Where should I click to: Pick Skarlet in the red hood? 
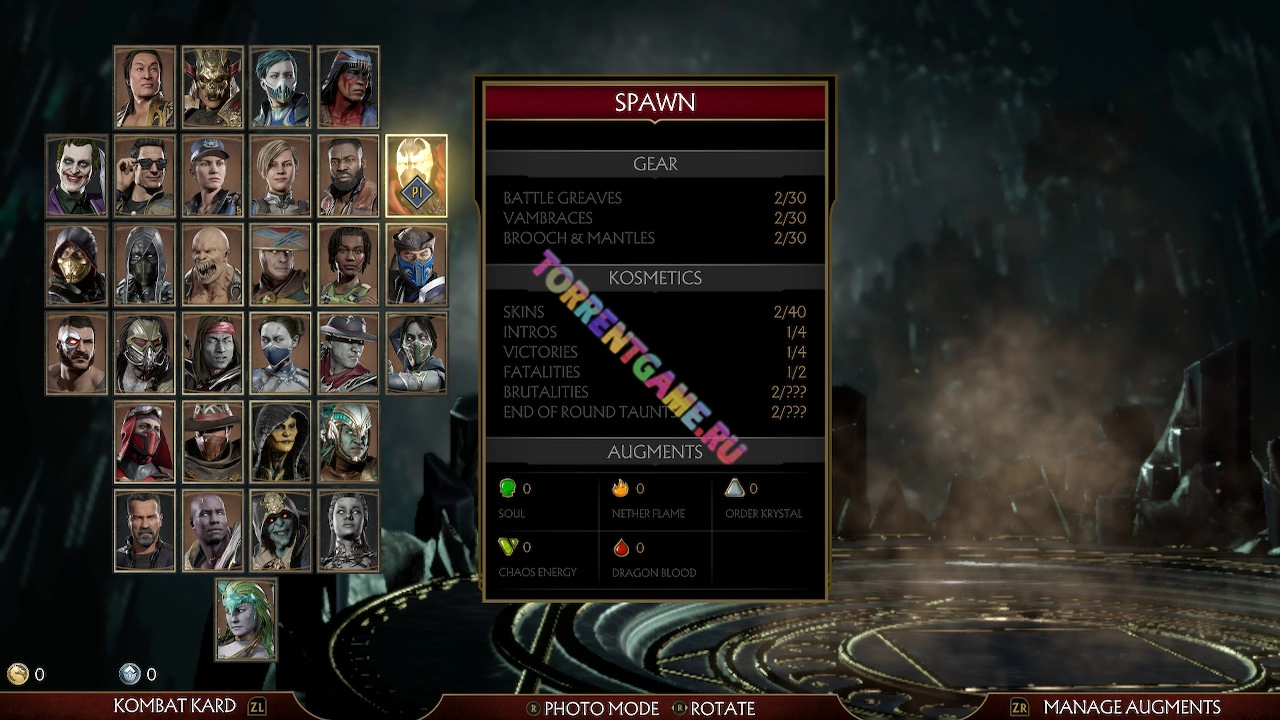tap(144, 441)
